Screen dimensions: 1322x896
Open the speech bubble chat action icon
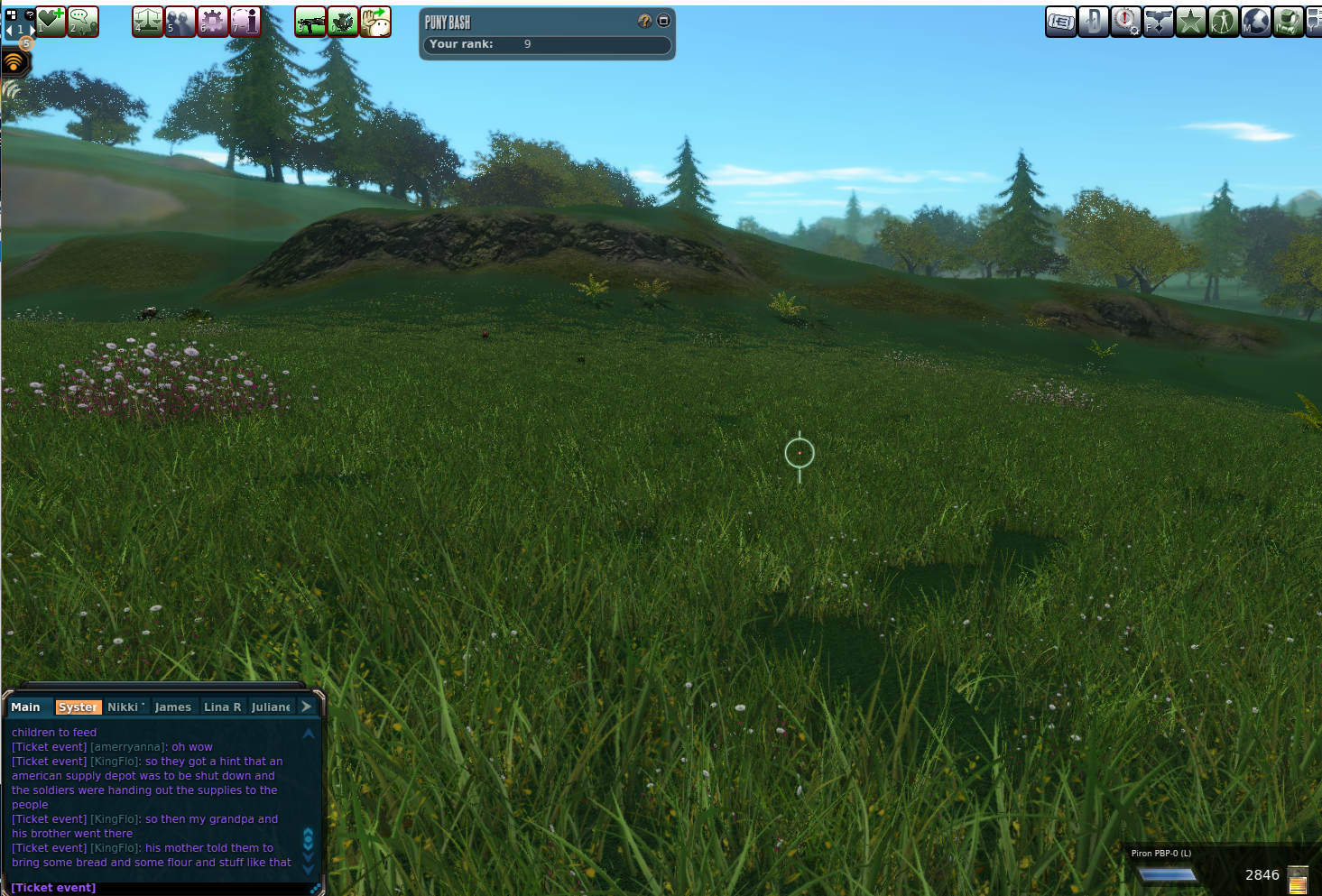83,21
